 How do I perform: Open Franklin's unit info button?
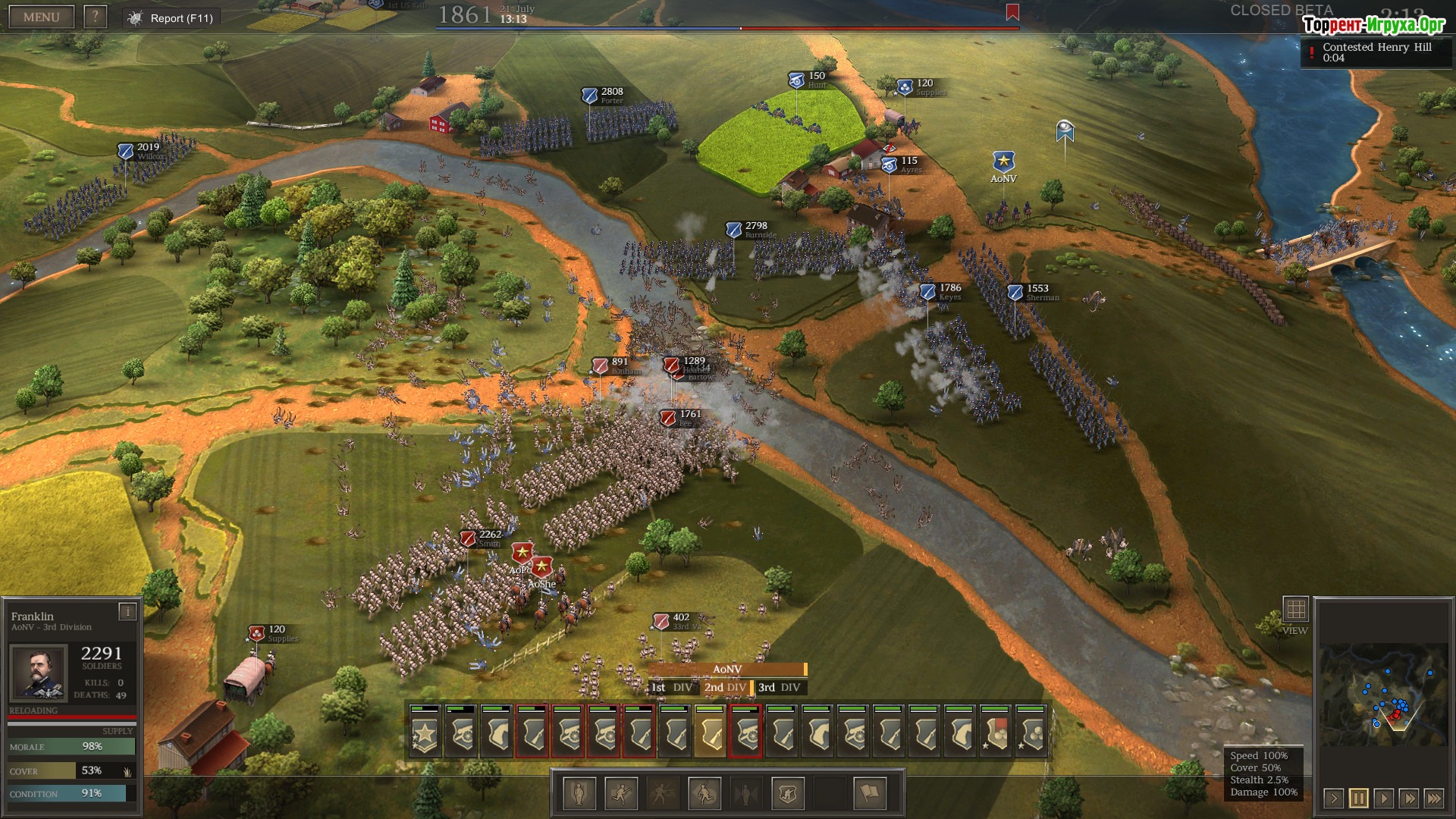[x=127, y=611]
